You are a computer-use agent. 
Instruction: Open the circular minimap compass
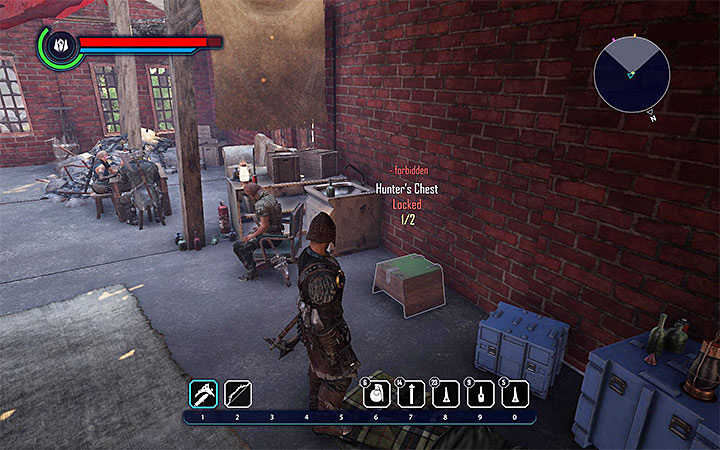pyautogui.click(x=631, y=73)
